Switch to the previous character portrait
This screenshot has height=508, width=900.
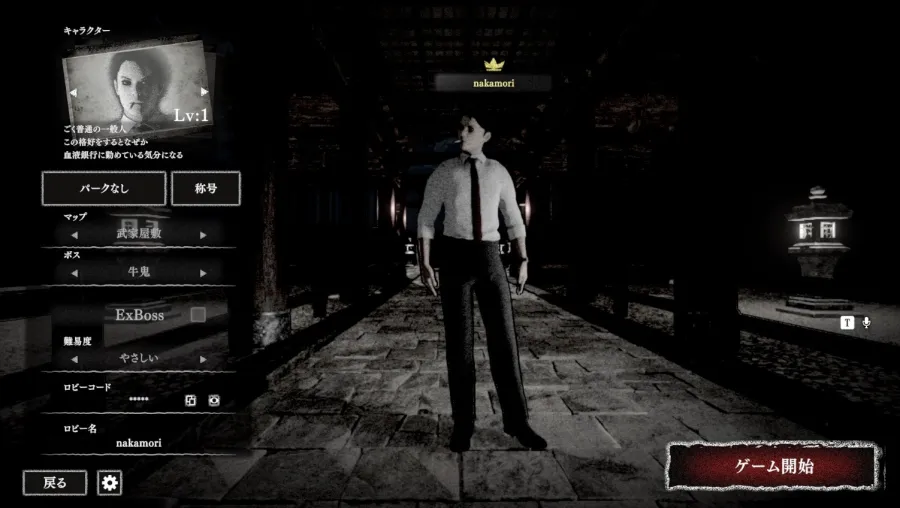[72, 92]
